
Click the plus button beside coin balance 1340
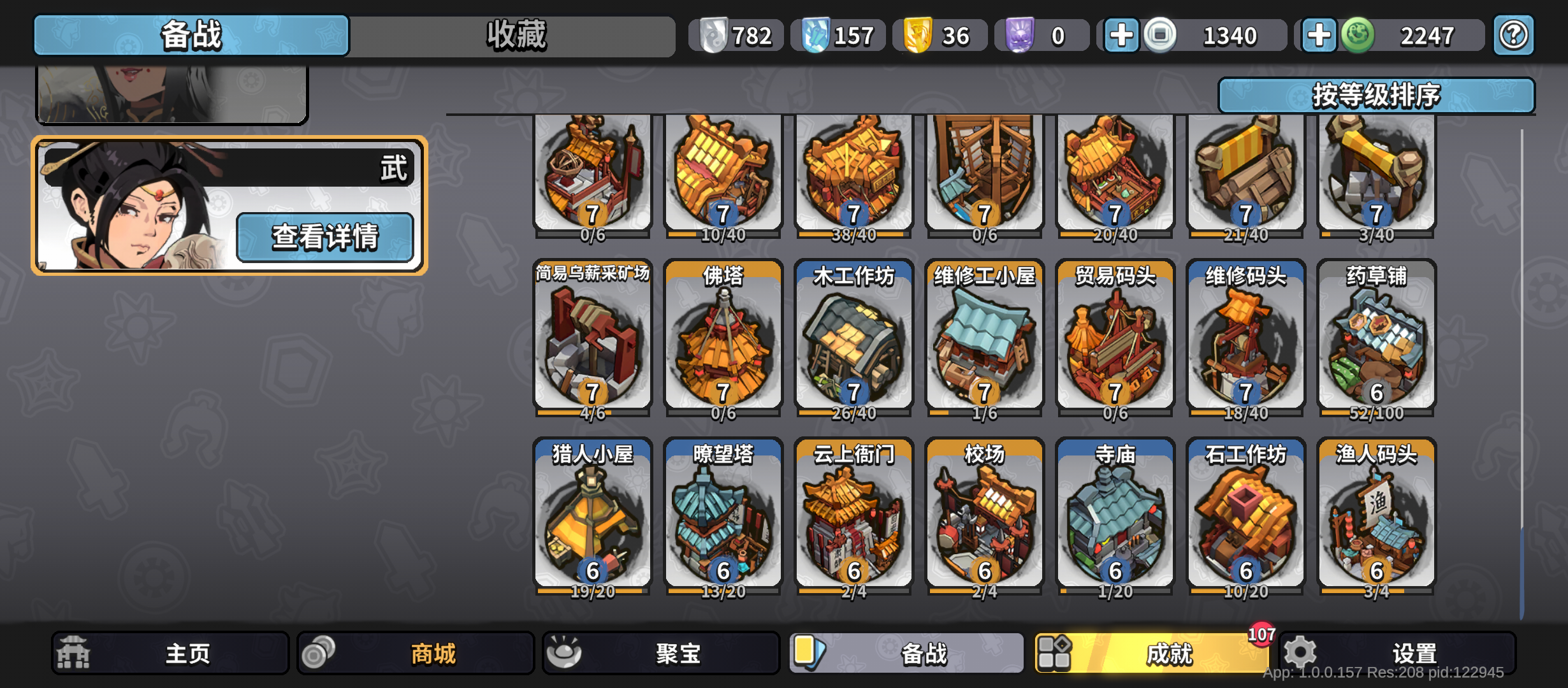click(1120, 35)
